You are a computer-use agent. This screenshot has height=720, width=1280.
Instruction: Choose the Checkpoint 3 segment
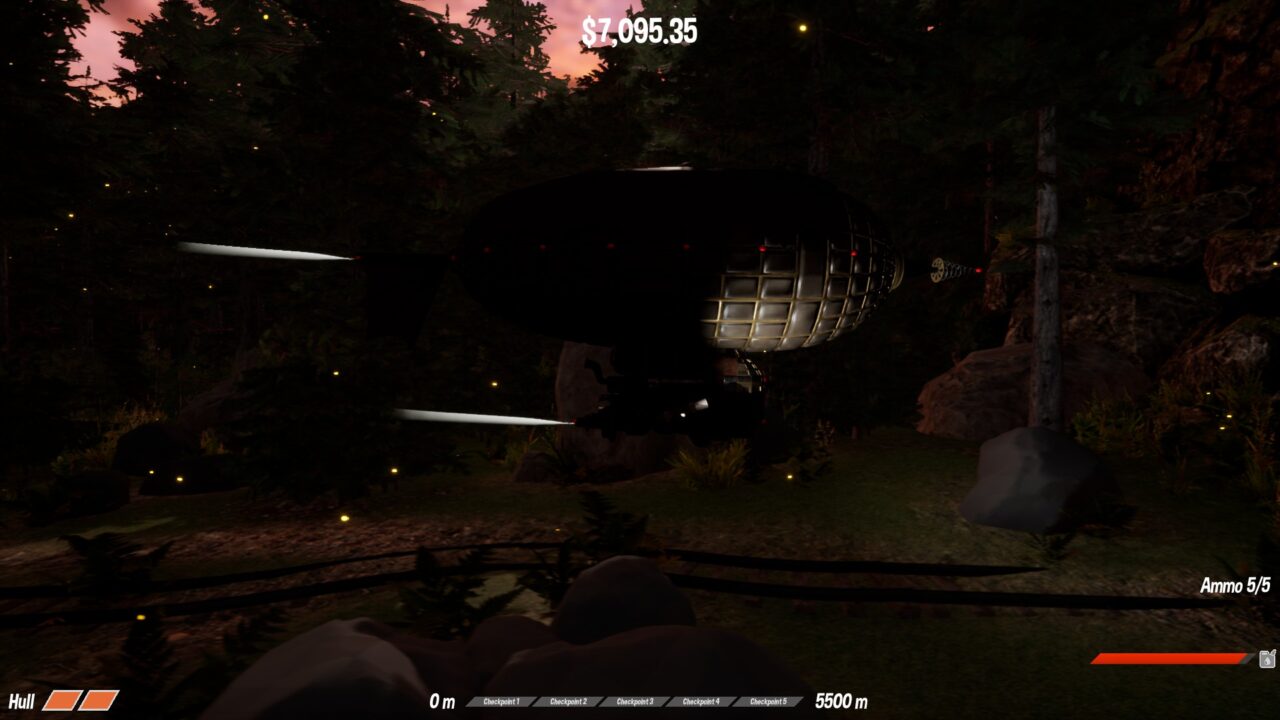coord(634,702)
